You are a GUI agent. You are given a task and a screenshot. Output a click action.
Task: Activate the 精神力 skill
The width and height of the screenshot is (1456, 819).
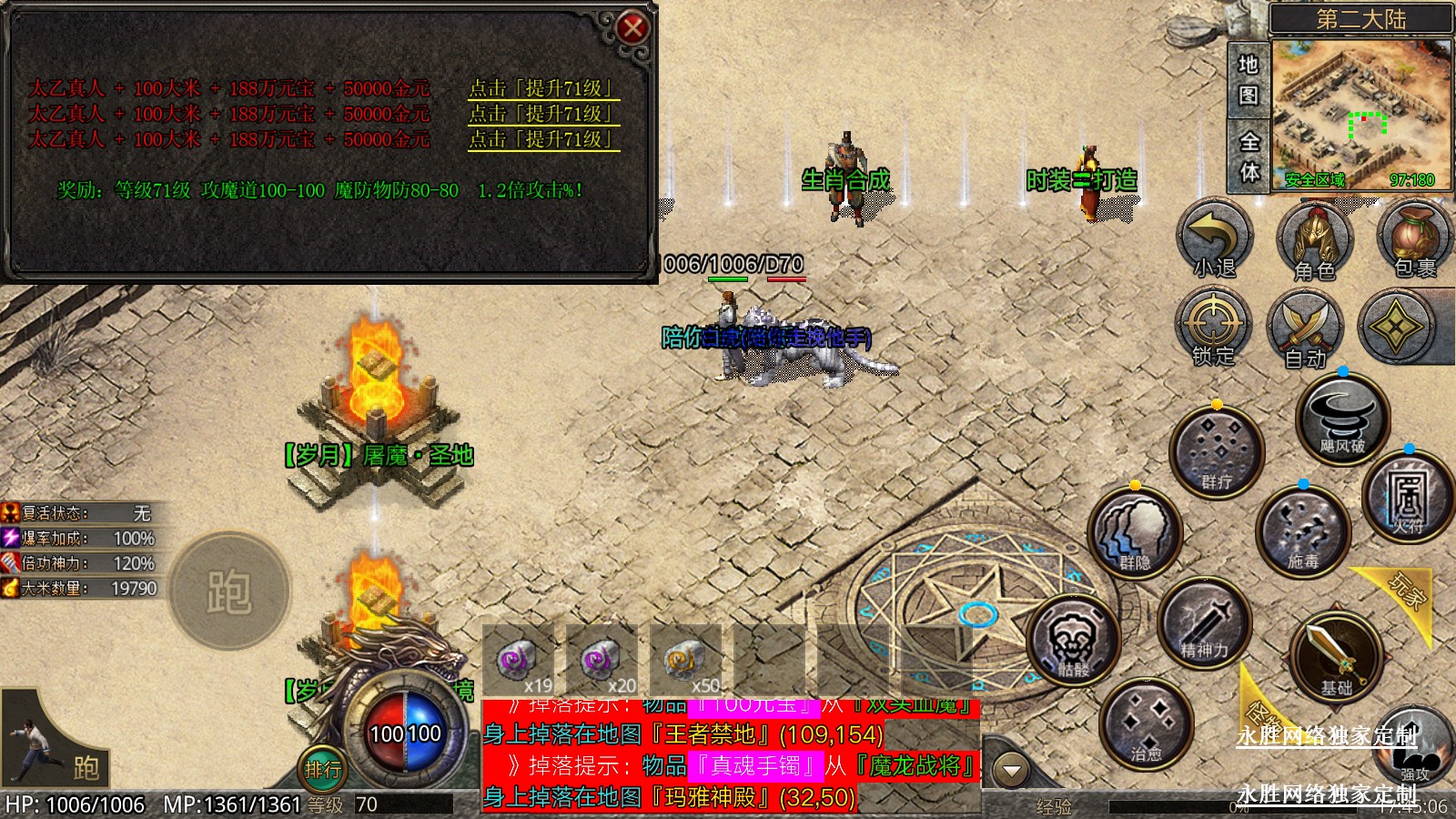click(x=1205, y=623)
